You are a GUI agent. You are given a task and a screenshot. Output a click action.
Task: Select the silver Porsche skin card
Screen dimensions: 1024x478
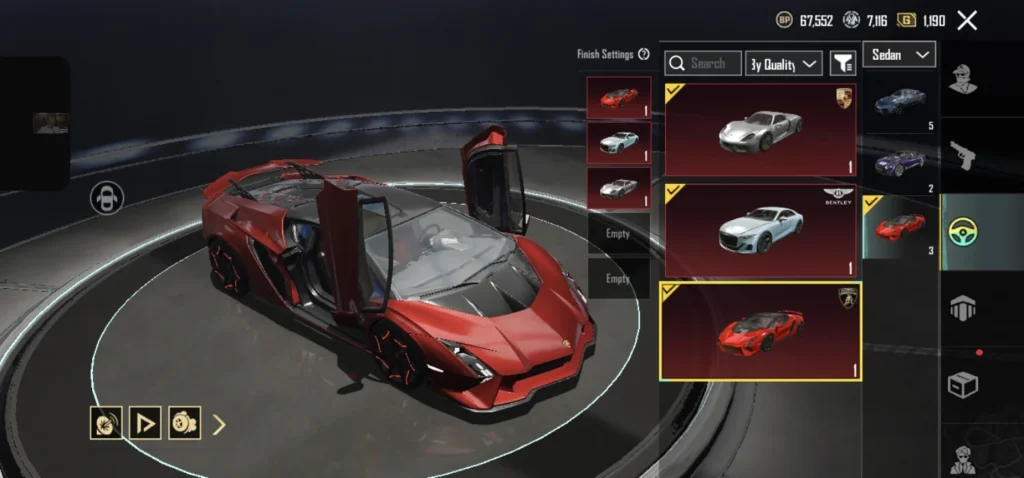(x=760, y=130)
